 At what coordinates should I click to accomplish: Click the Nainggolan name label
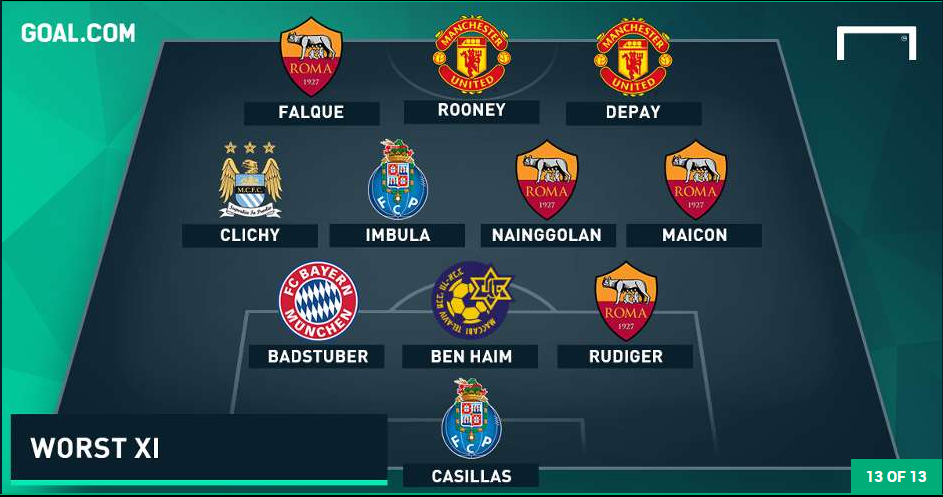click(547, 236)
